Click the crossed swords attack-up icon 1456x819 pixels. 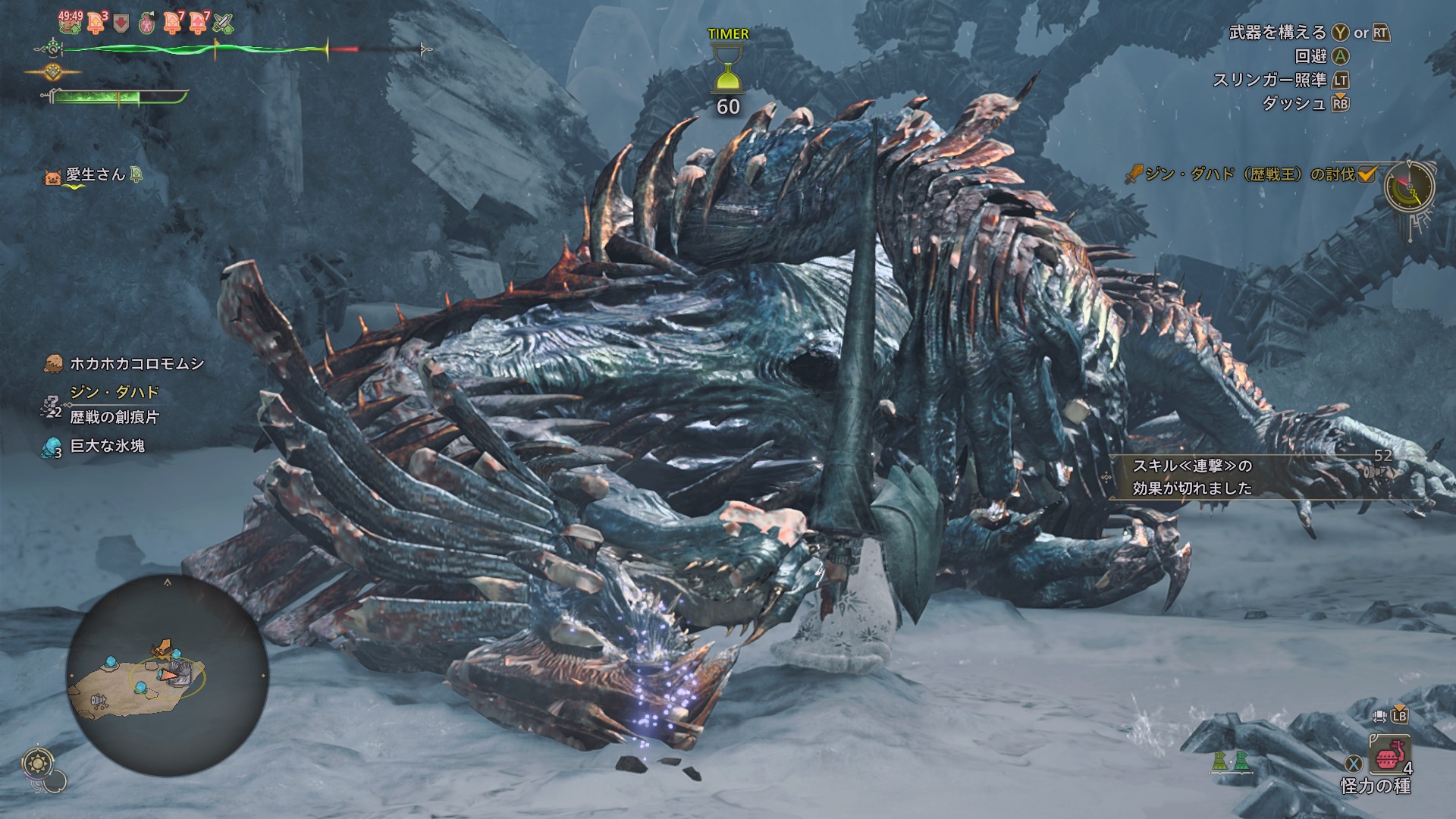point(224,24)
